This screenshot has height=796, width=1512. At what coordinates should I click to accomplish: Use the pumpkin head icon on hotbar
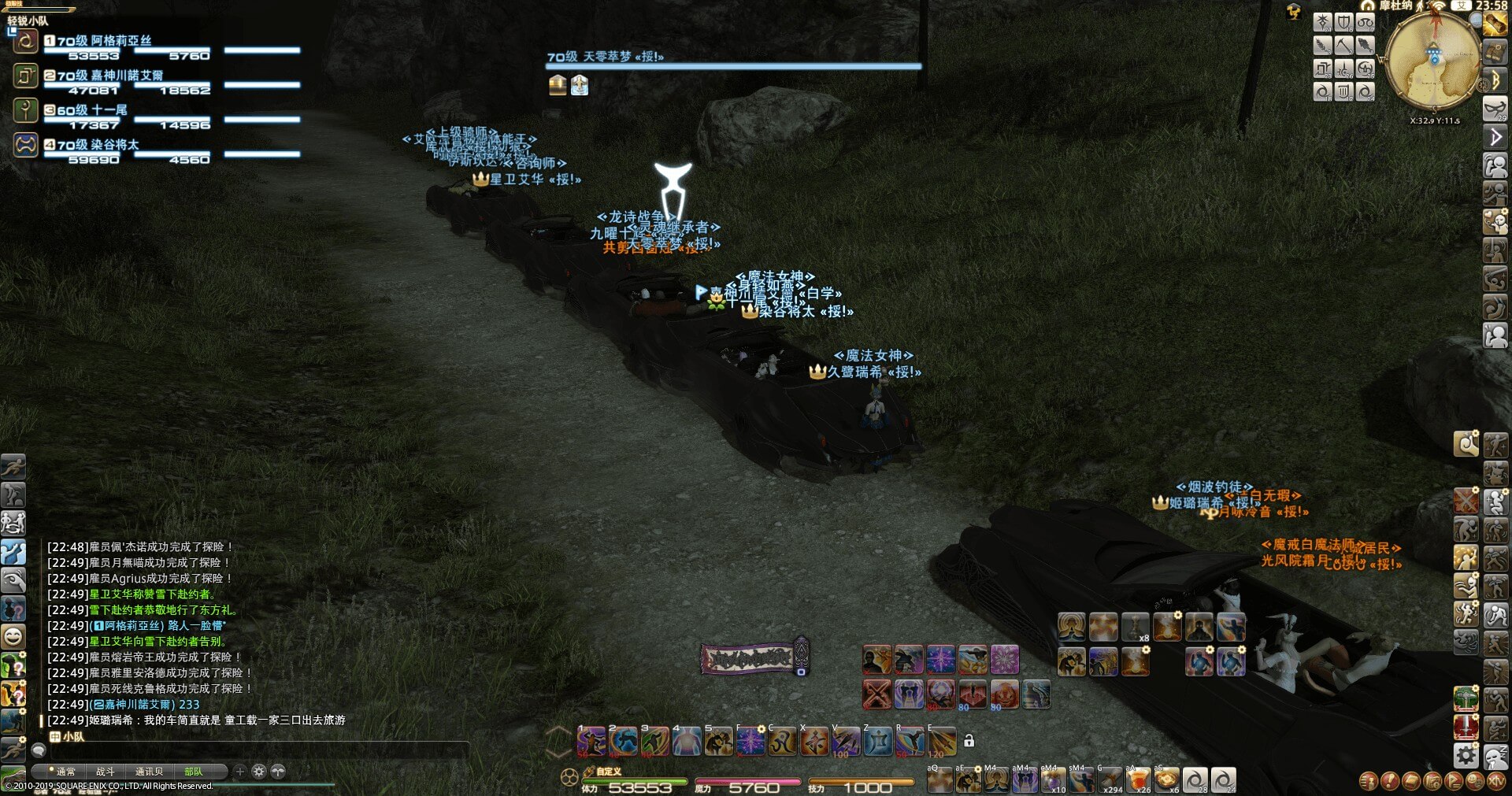(x=1004, y=694)
